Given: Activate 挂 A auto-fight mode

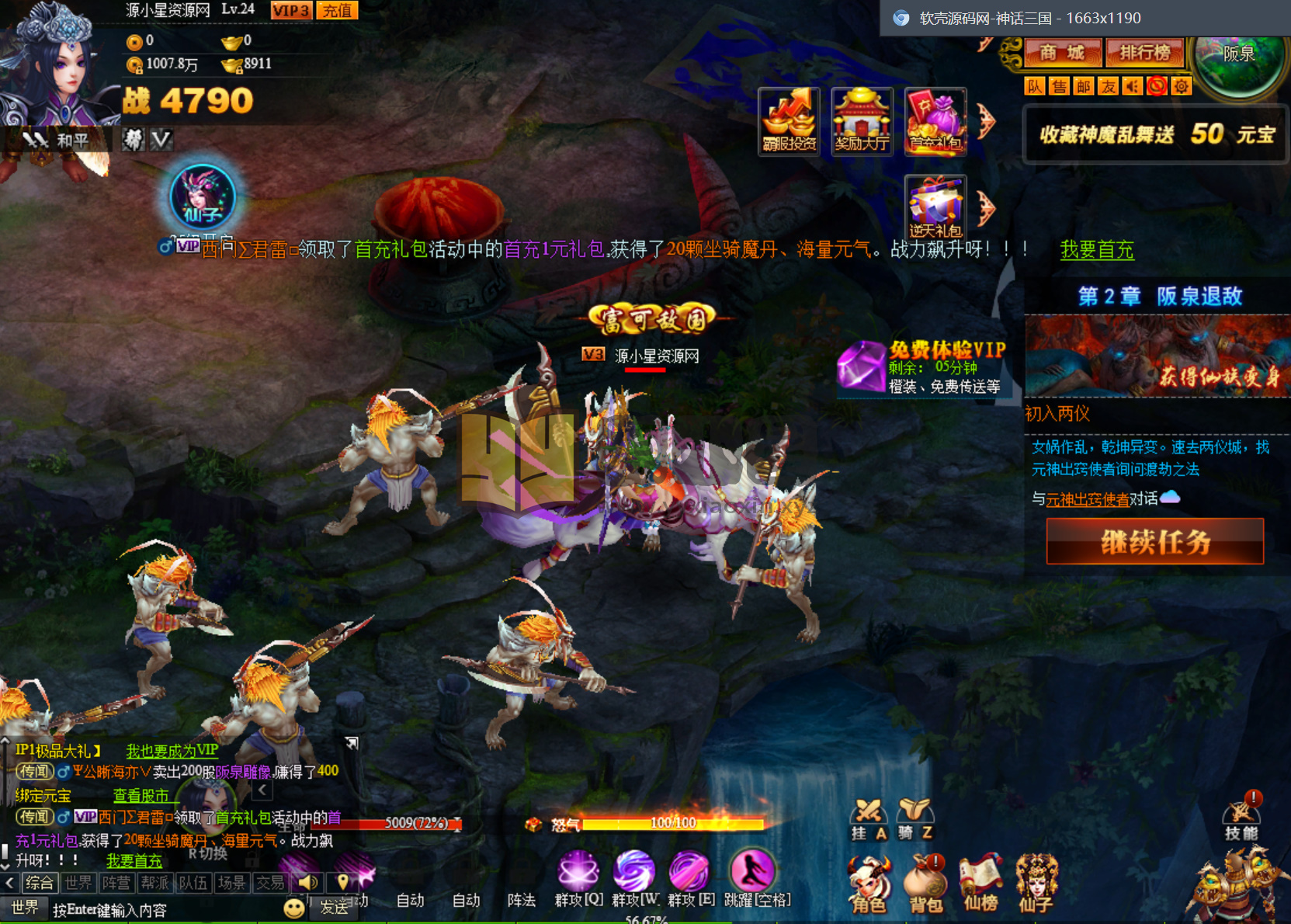Looking at the screenshot, I should [x=869, y=822].
